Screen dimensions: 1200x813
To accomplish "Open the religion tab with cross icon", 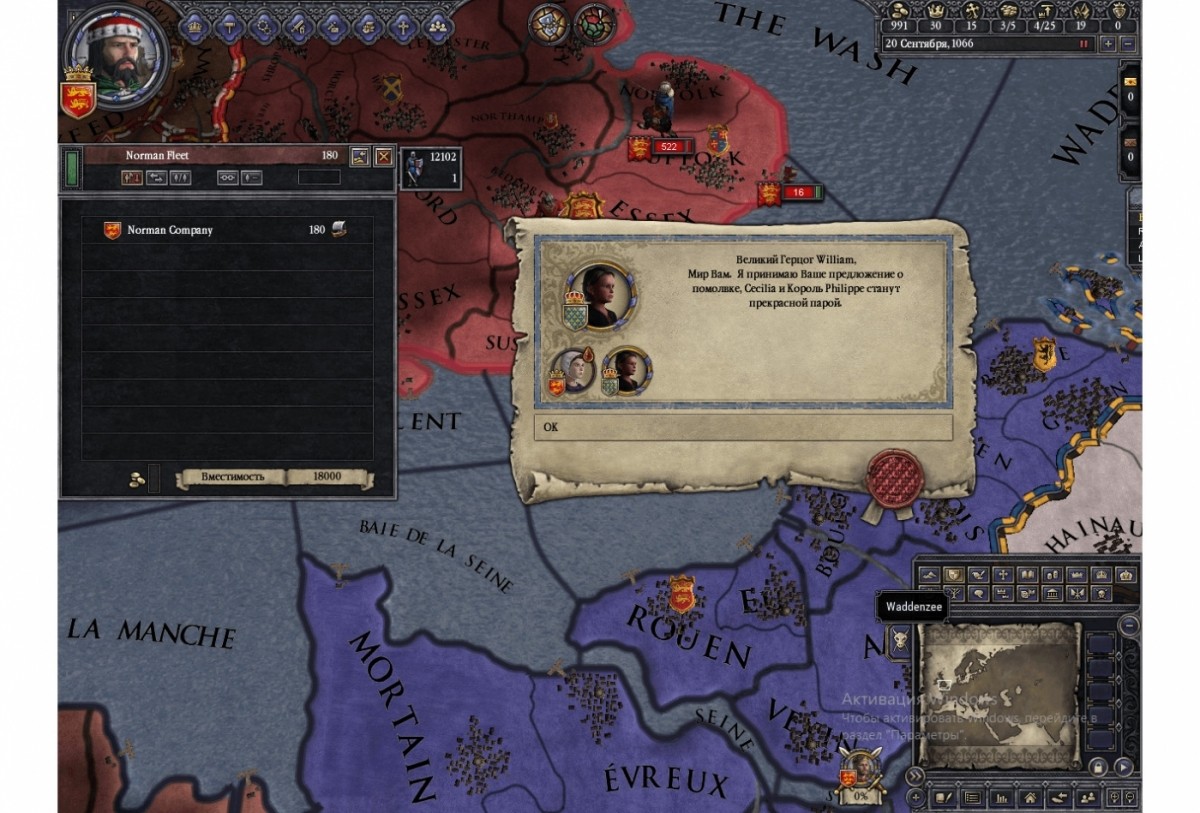I will coord(402,26).
